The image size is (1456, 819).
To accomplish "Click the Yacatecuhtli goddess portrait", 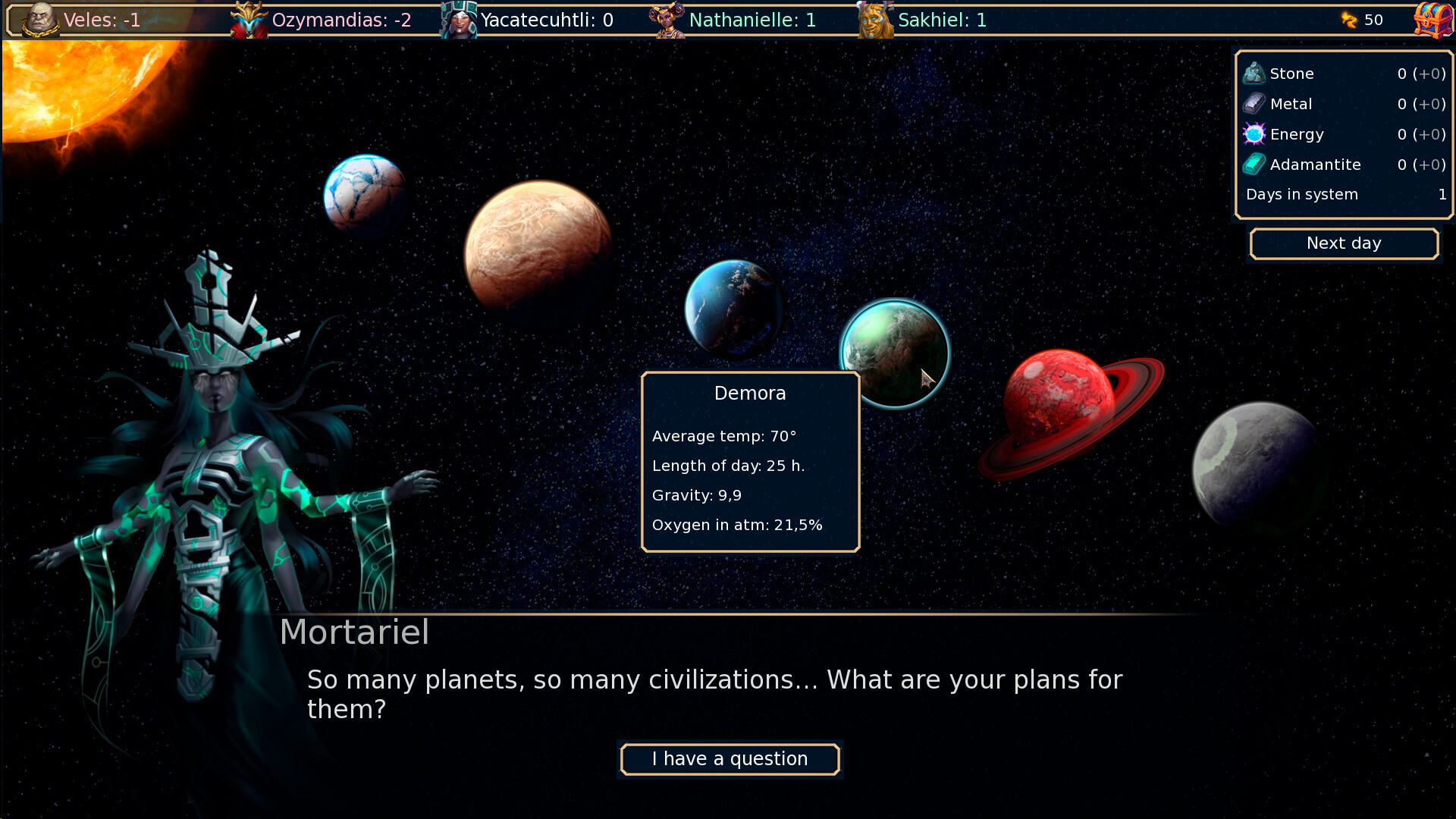I will tap(458, 20).
